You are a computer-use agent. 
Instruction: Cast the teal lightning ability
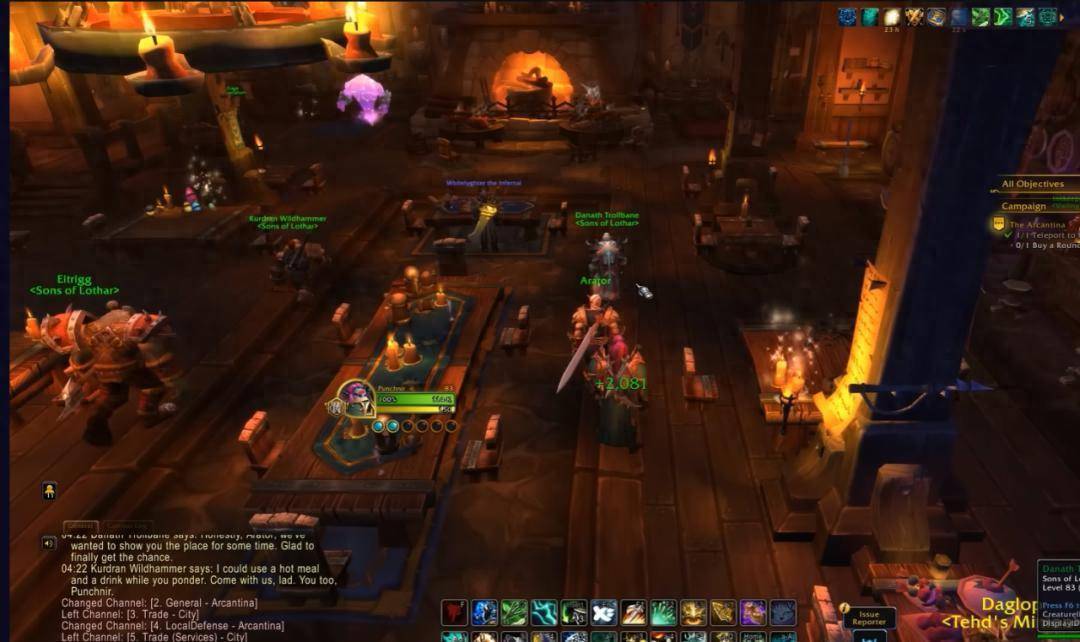(x=544, y=612)
